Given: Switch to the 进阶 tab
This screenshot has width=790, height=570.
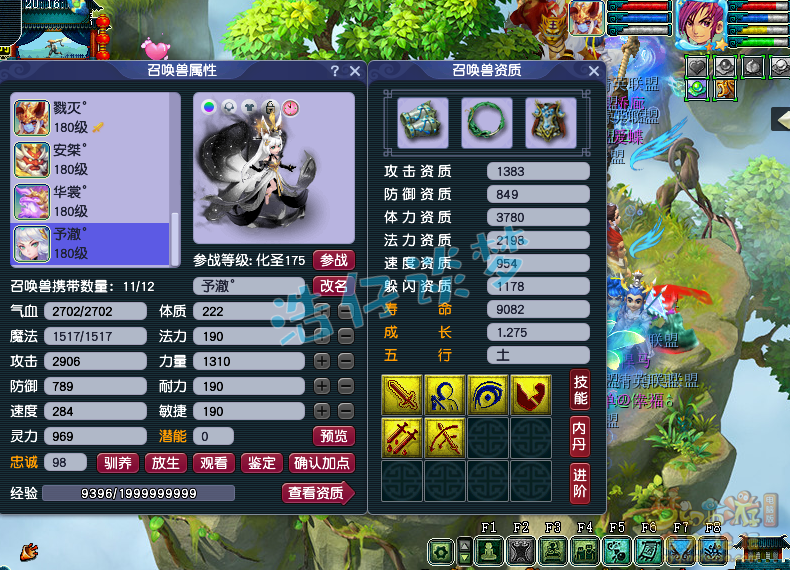Looking at the screenshot, I should point(579,482).
